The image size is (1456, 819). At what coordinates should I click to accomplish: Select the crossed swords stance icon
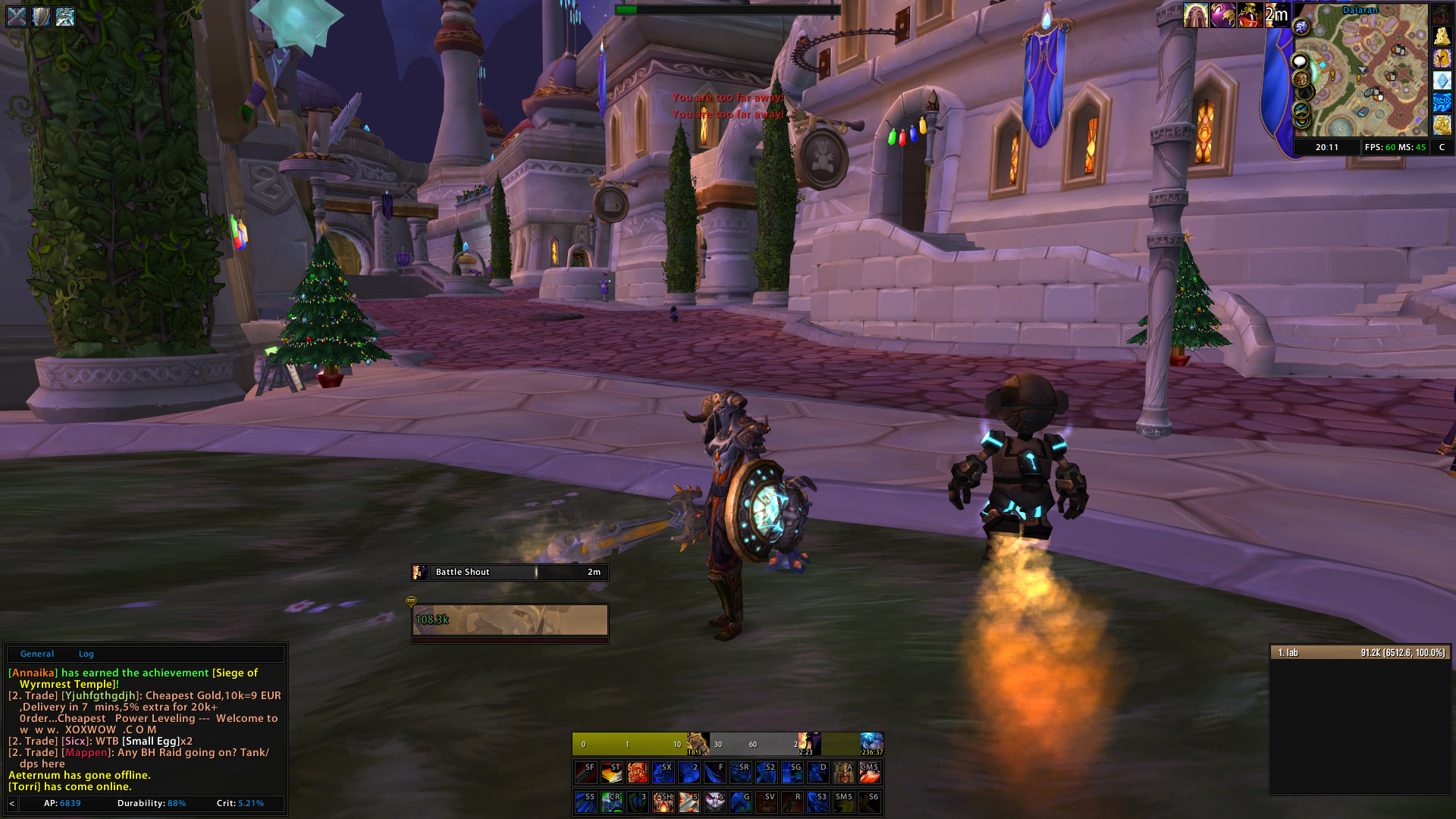17,16
